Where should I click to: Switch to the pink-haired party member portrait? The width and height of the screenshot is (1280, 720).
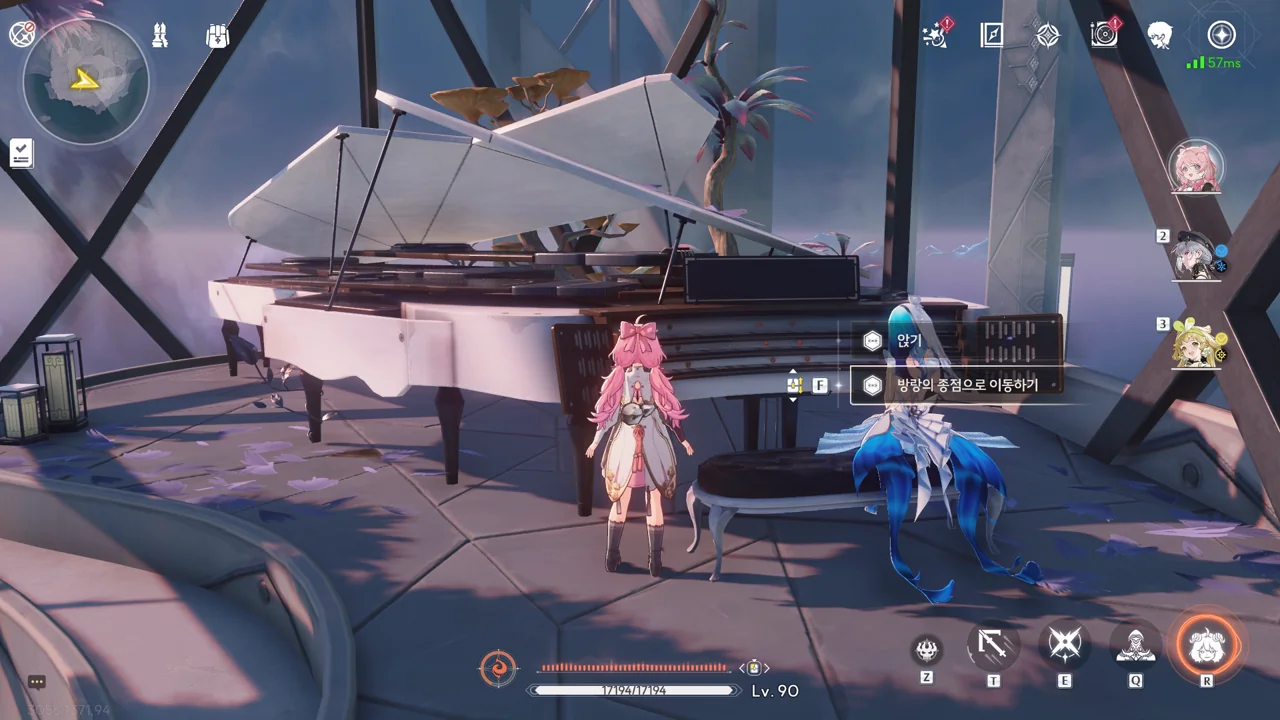pyautogui.click(x=1195, y=167)
